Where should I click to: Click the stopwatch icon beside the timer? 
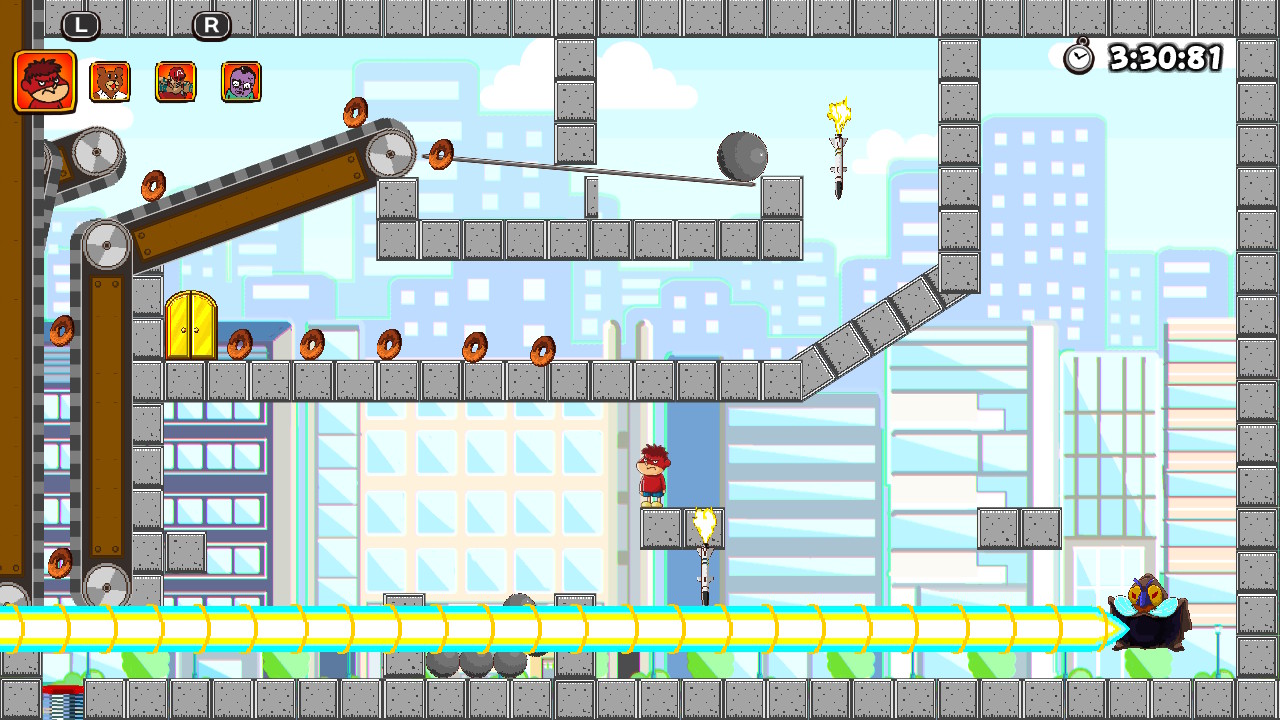click(x=1078, y=58)
